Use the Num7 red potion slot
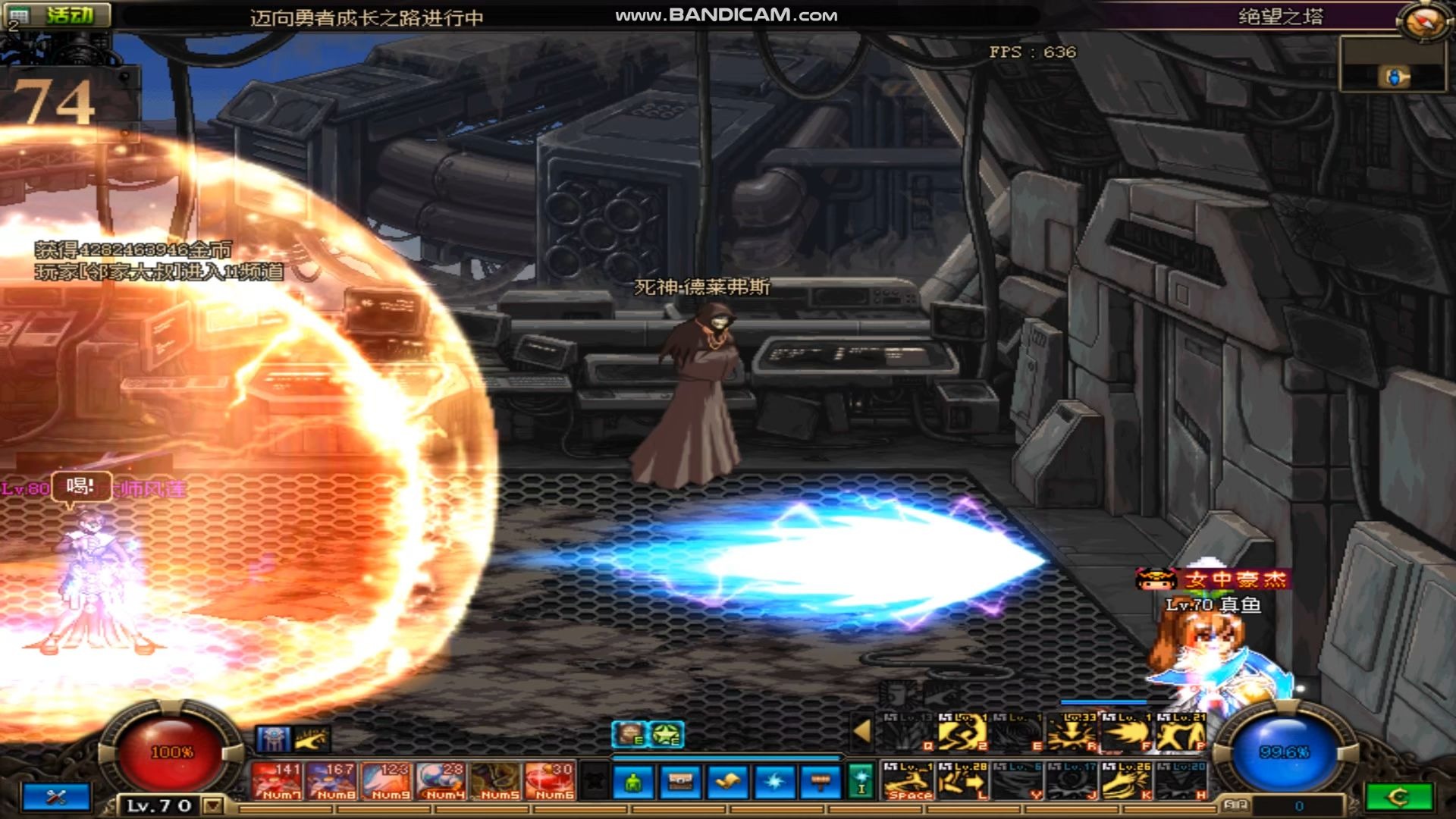 tap(277, 781)
